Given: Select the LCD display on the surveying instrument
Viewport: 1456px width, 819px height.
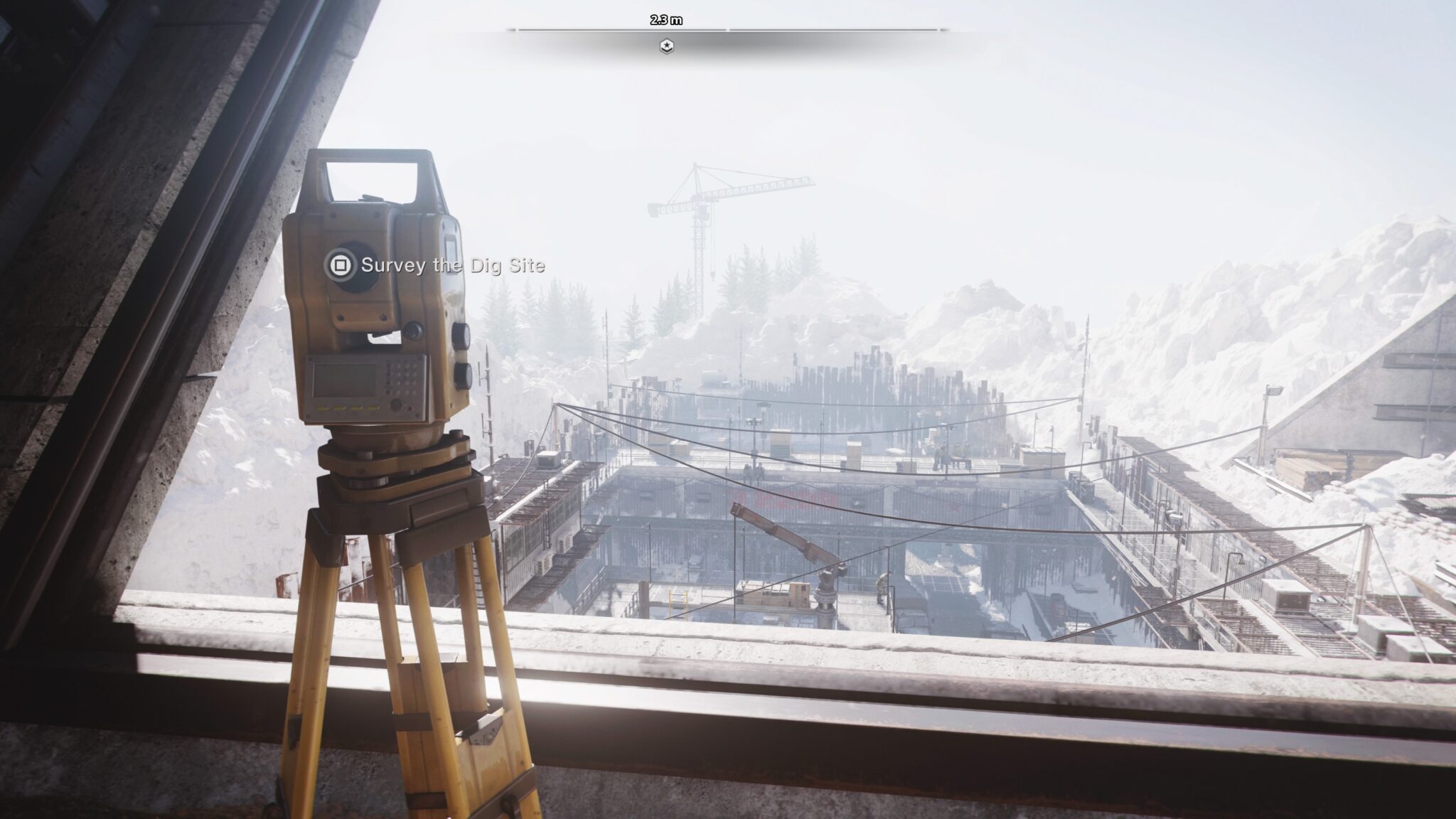Looking at the screenshot, I should point(346,380).
